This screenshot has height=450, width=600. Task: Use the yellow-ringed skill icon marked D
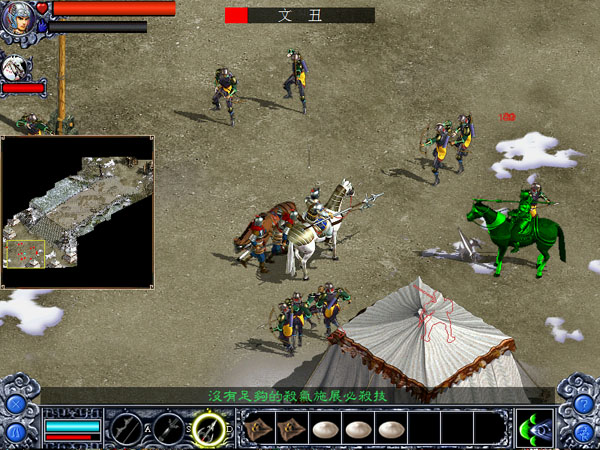point(209,427)
